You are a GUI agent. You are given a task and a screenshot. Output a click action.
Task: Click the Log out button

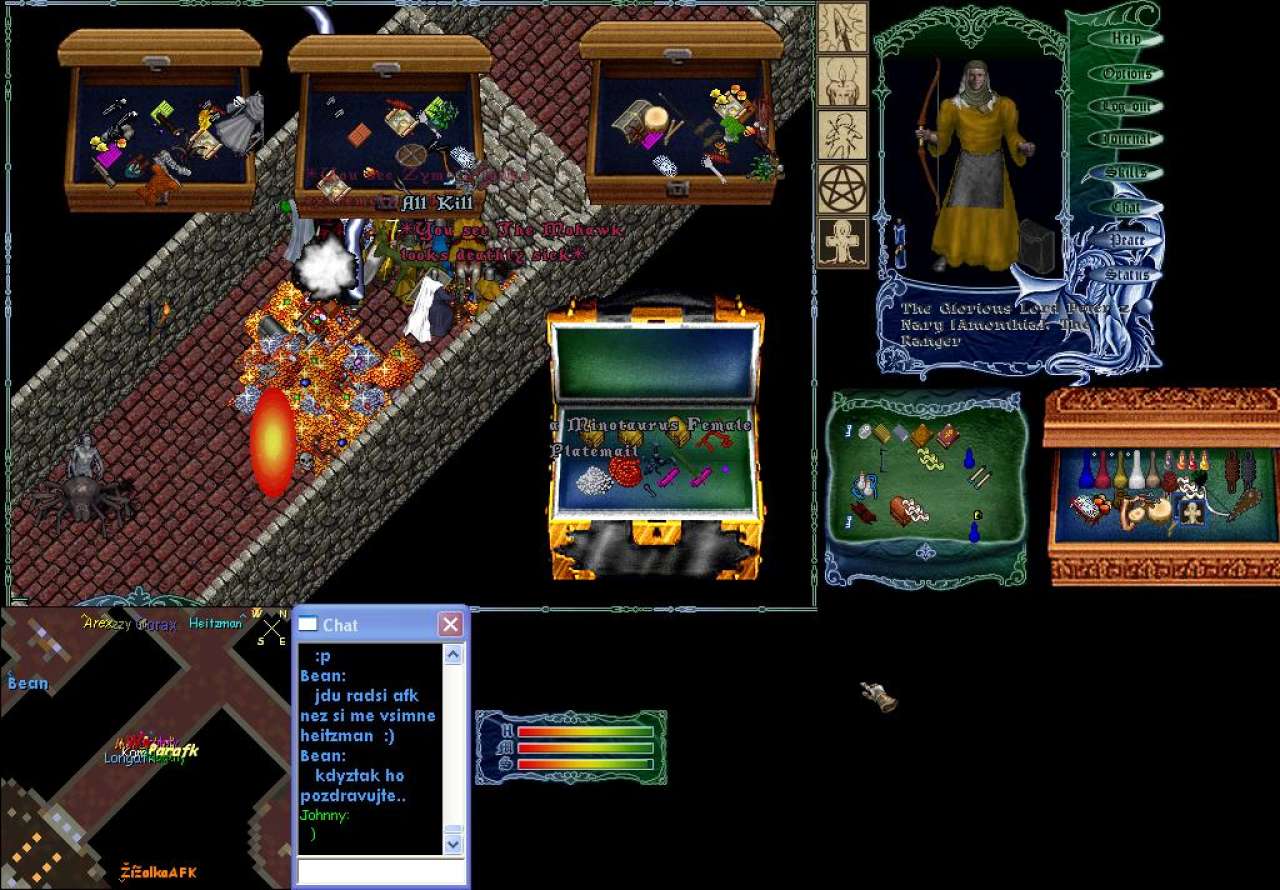(x=1126, y=106)
